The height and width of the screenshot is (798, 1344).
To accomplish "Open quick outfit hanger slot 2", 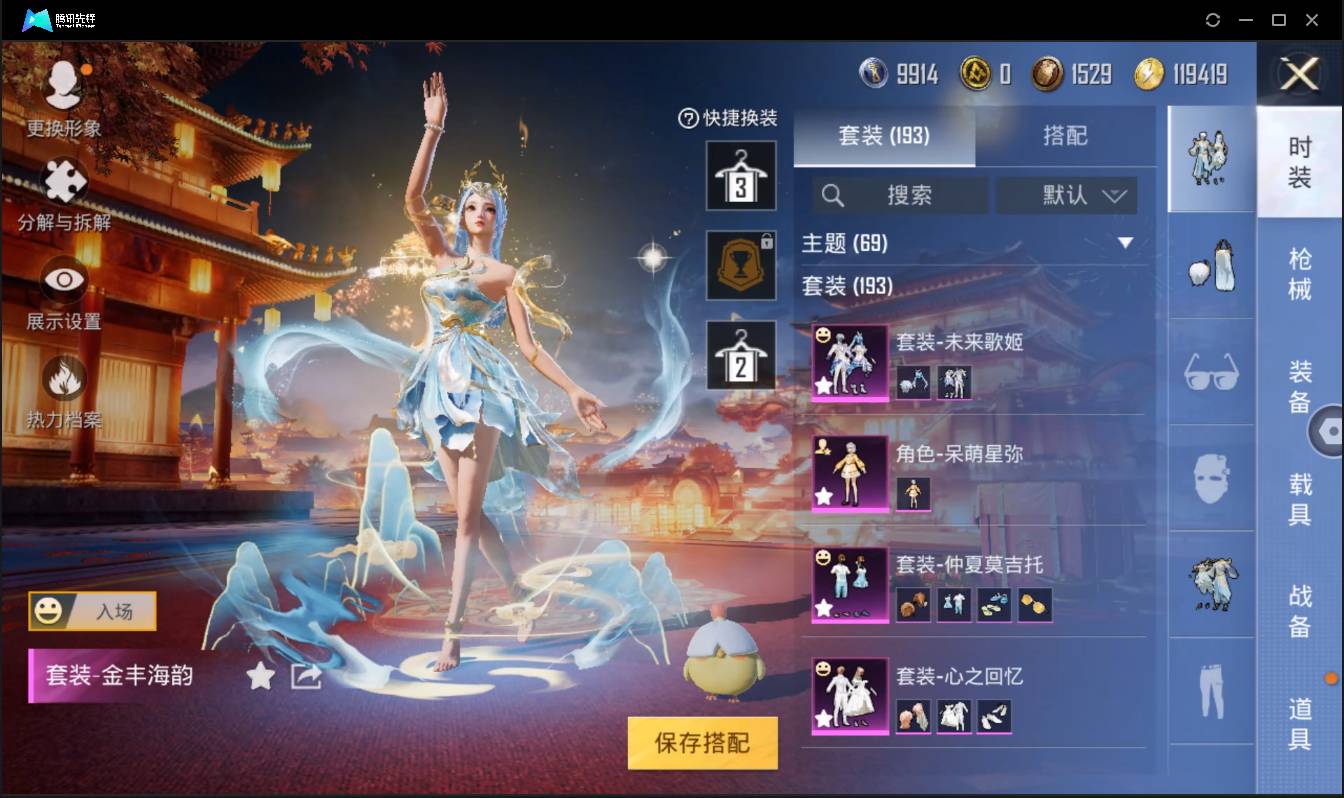I will click(x=741, y=355).
